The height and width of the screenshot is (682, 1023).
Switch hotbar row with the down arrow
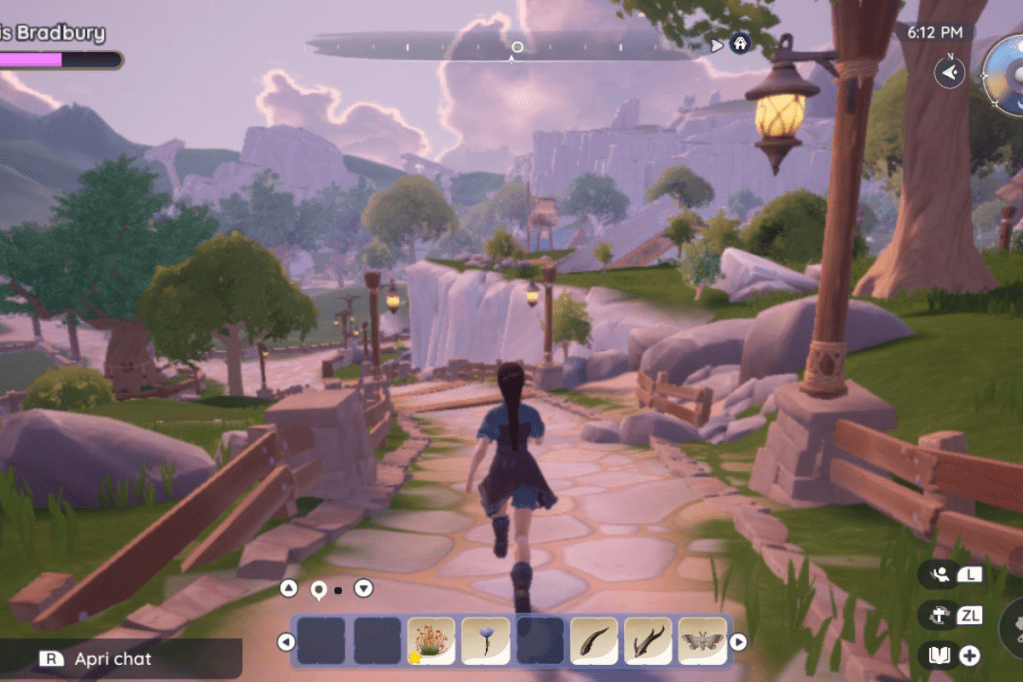(x=364, y=589)
